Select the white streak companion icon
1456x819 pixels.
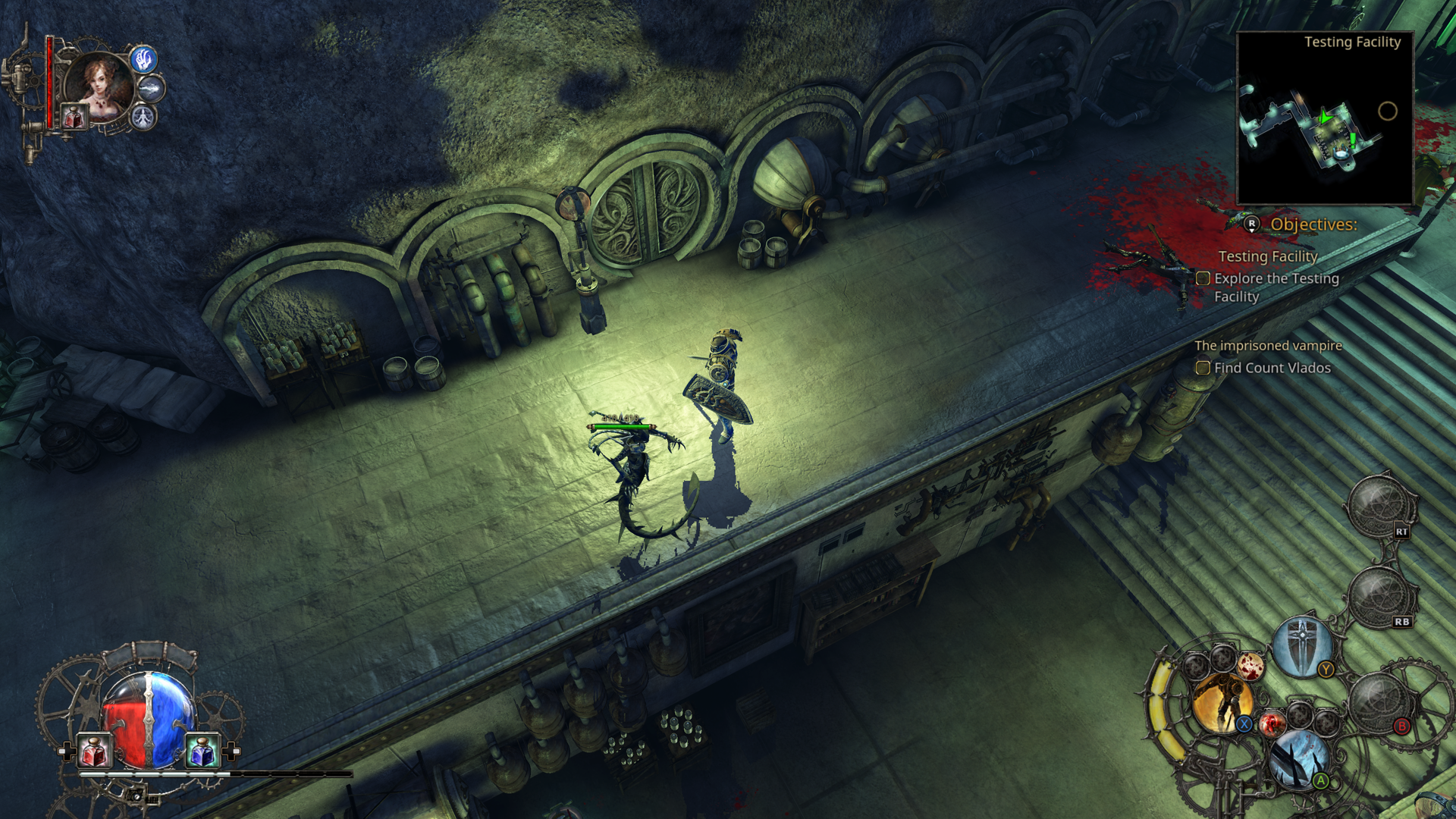152,89
